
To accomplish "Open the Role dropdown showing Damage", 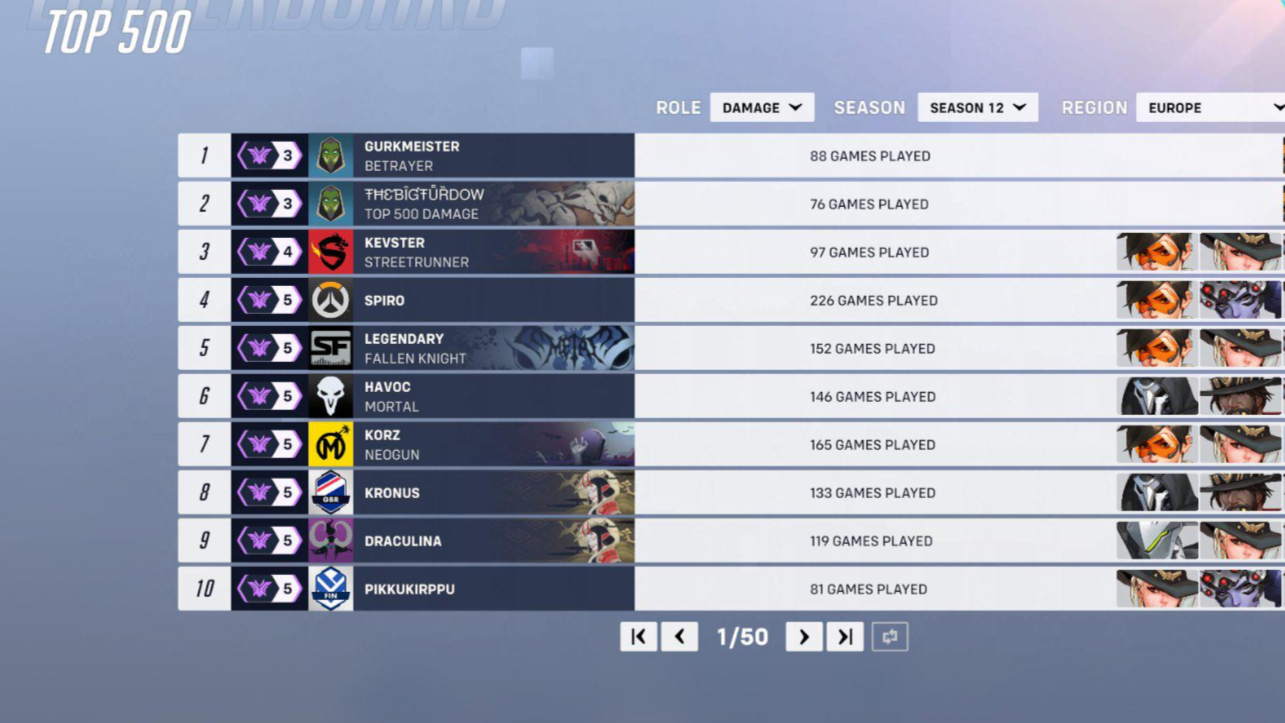I will pos(762,107).
